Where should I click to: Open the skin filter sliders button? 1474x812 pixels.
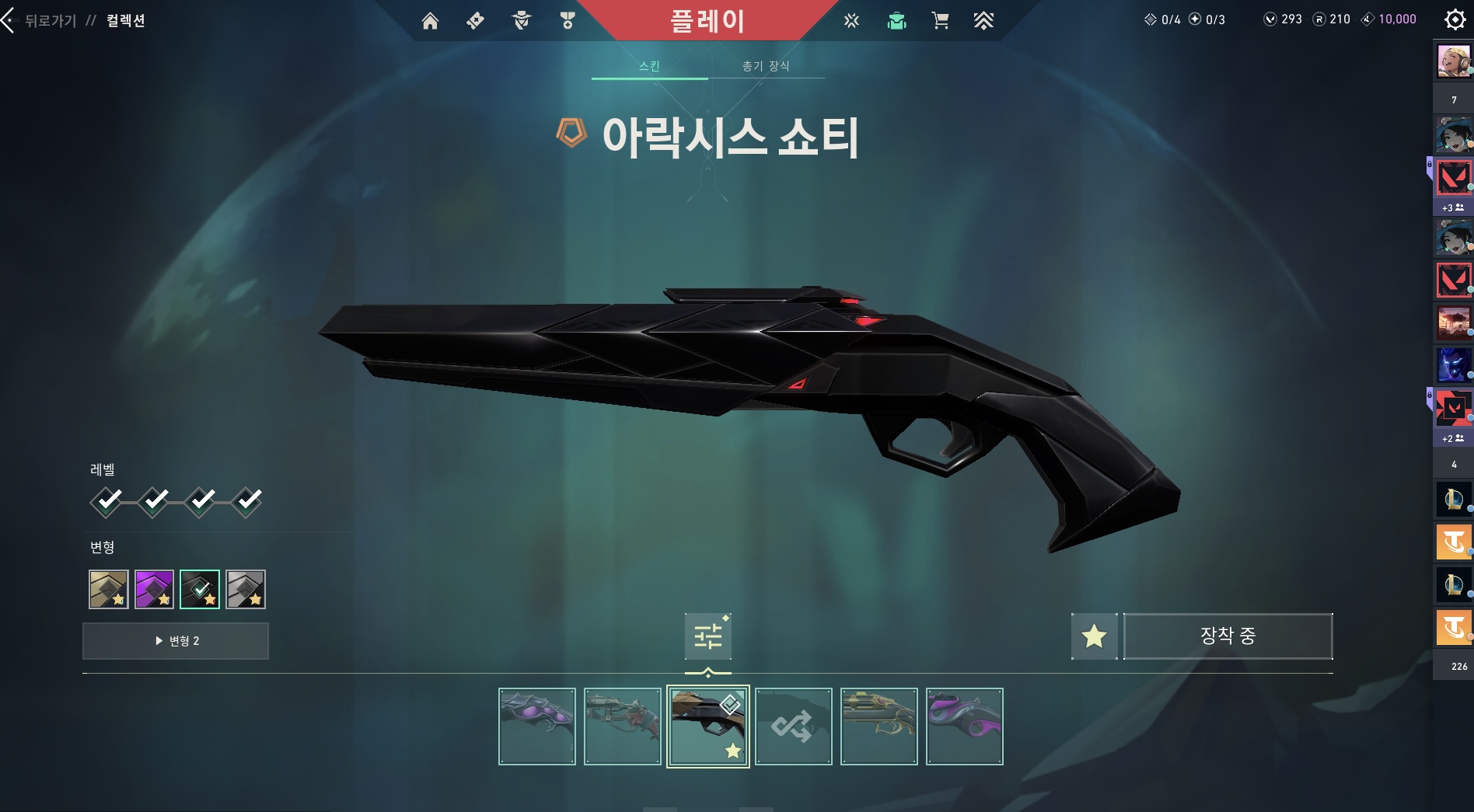click(x=707, y=636)
